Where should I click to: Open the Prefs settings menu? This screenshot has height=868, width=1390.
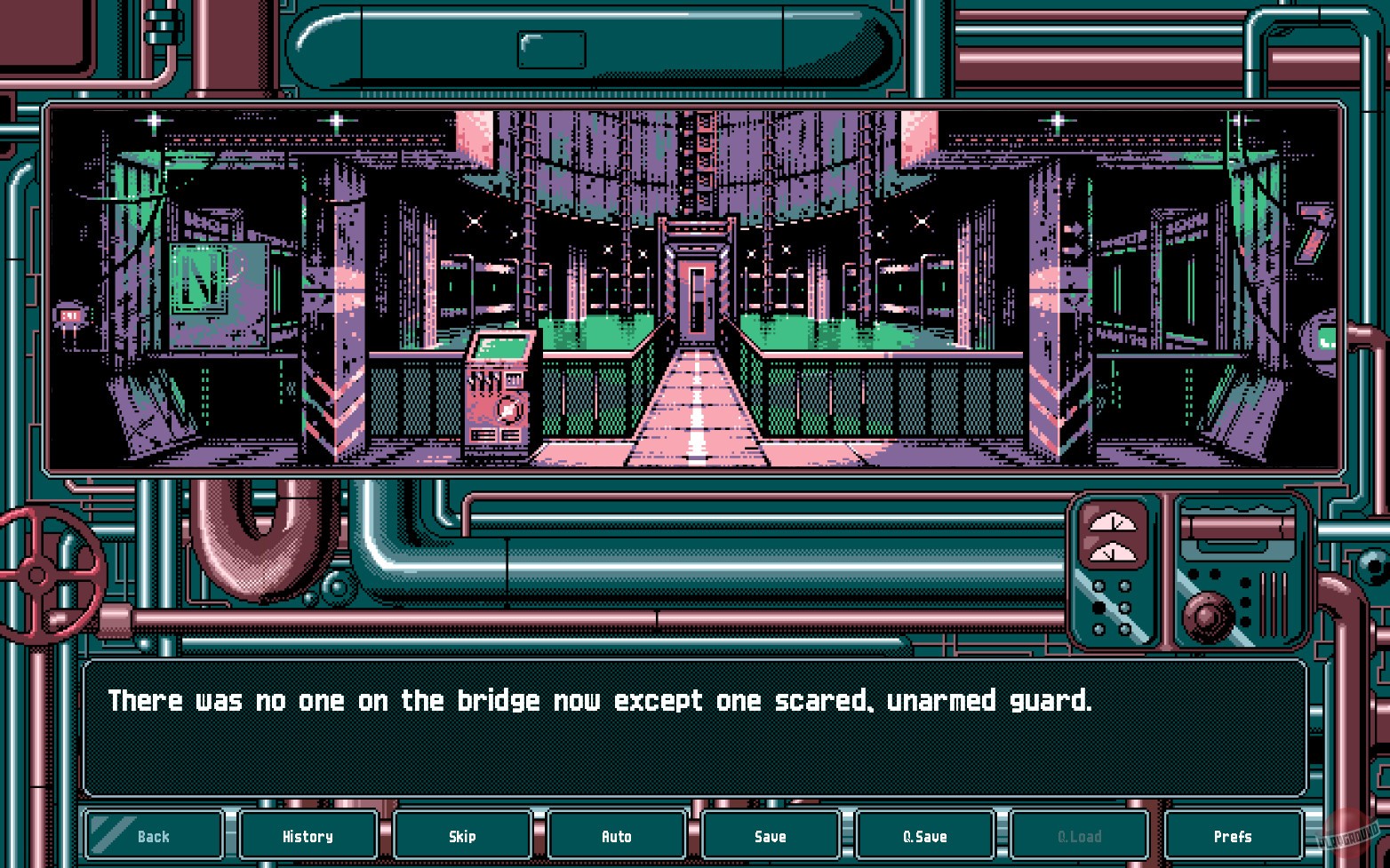pyautogui.click(x=1233, y=835)
